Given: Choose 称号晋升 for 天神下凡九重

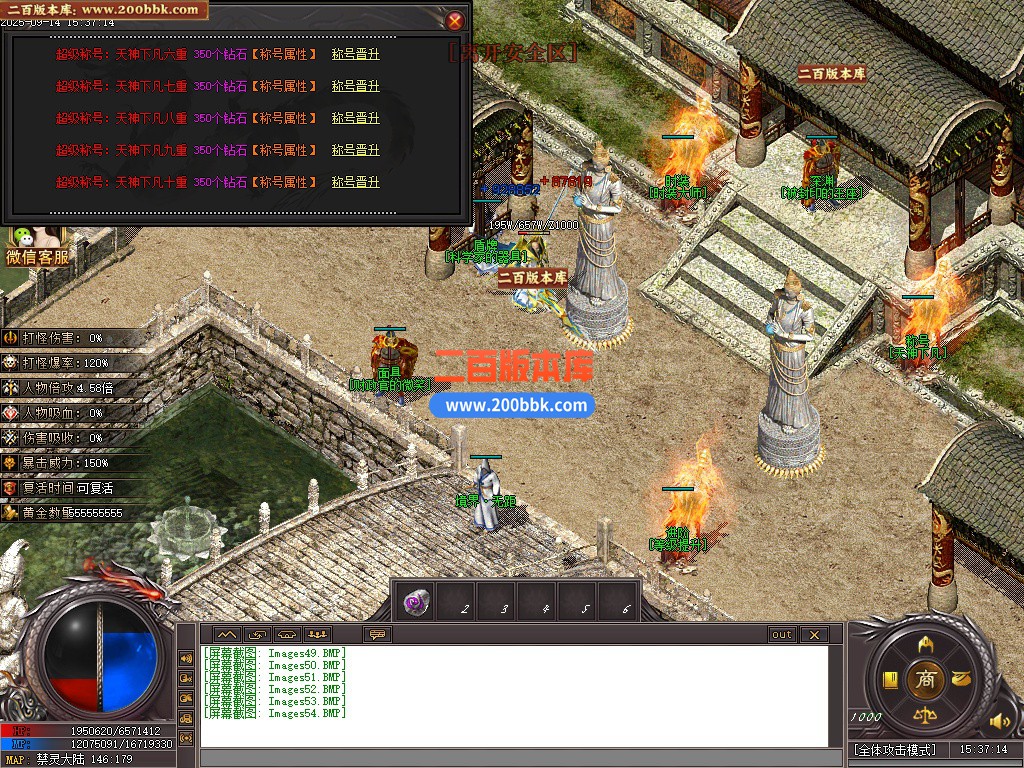Looking at the screenshot, I should [x=356, y=150].
